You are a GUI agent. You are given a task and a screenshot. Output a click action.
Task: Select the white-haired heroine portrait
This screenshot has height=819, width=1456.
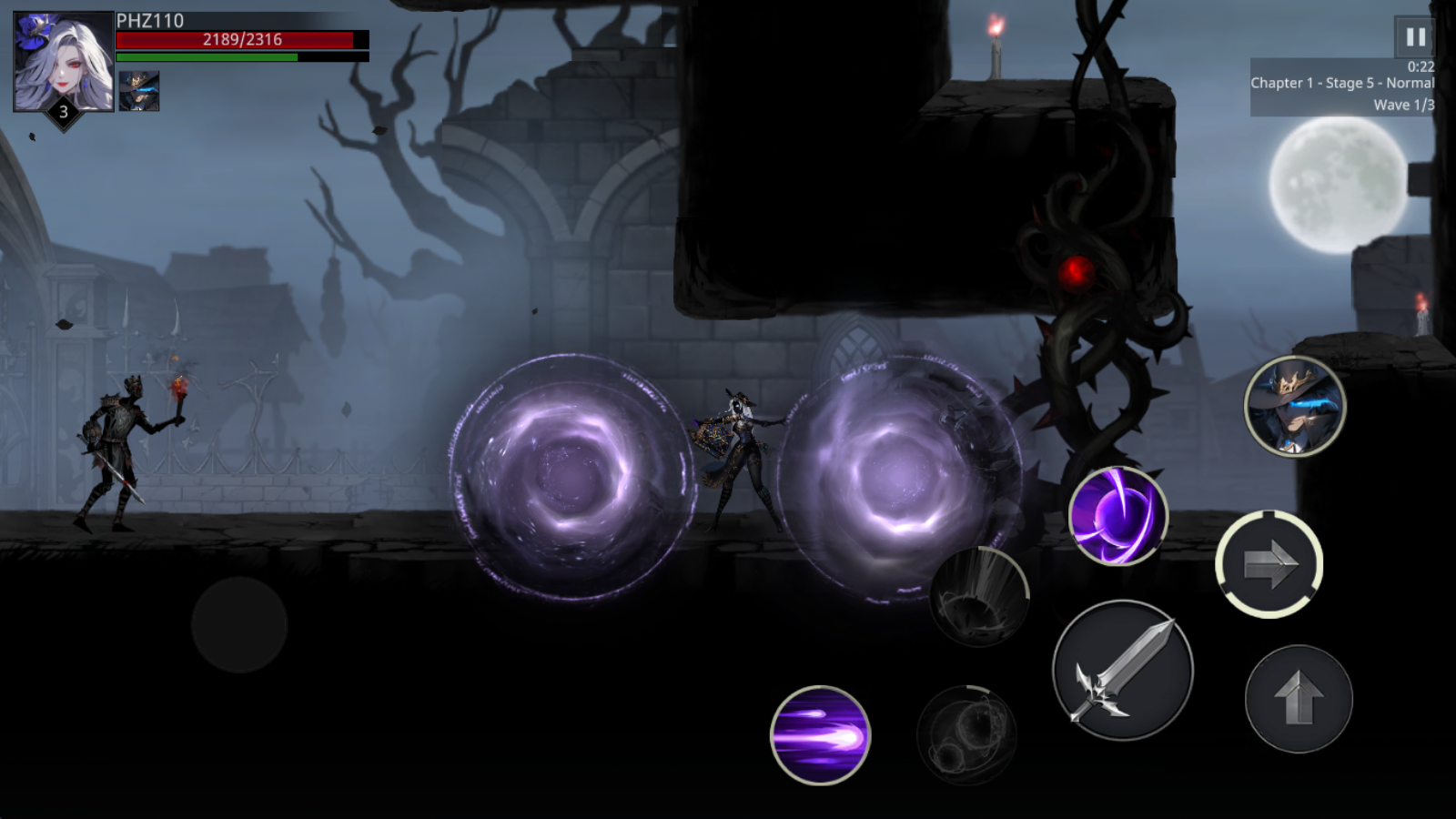(x=63, y=61)
